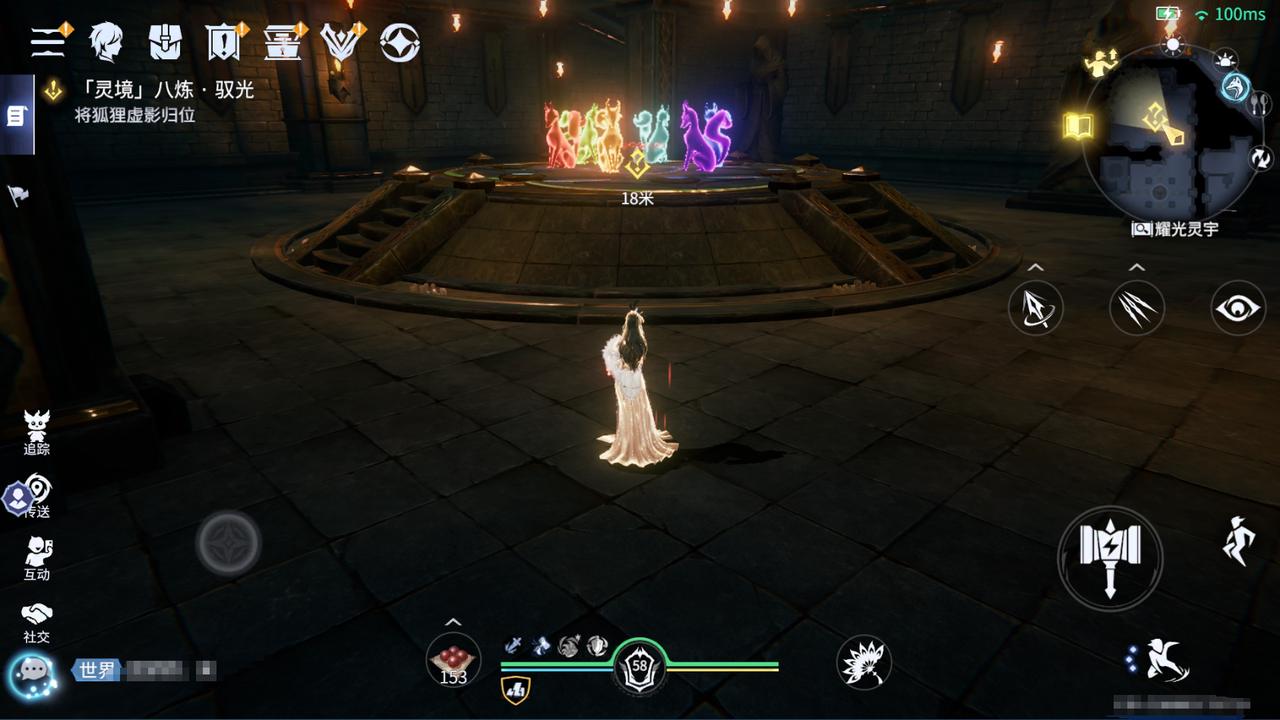Screen dimensions: 1280x720
Task: Switch to the scroll quest tab
Action: [x=16, y=116]
